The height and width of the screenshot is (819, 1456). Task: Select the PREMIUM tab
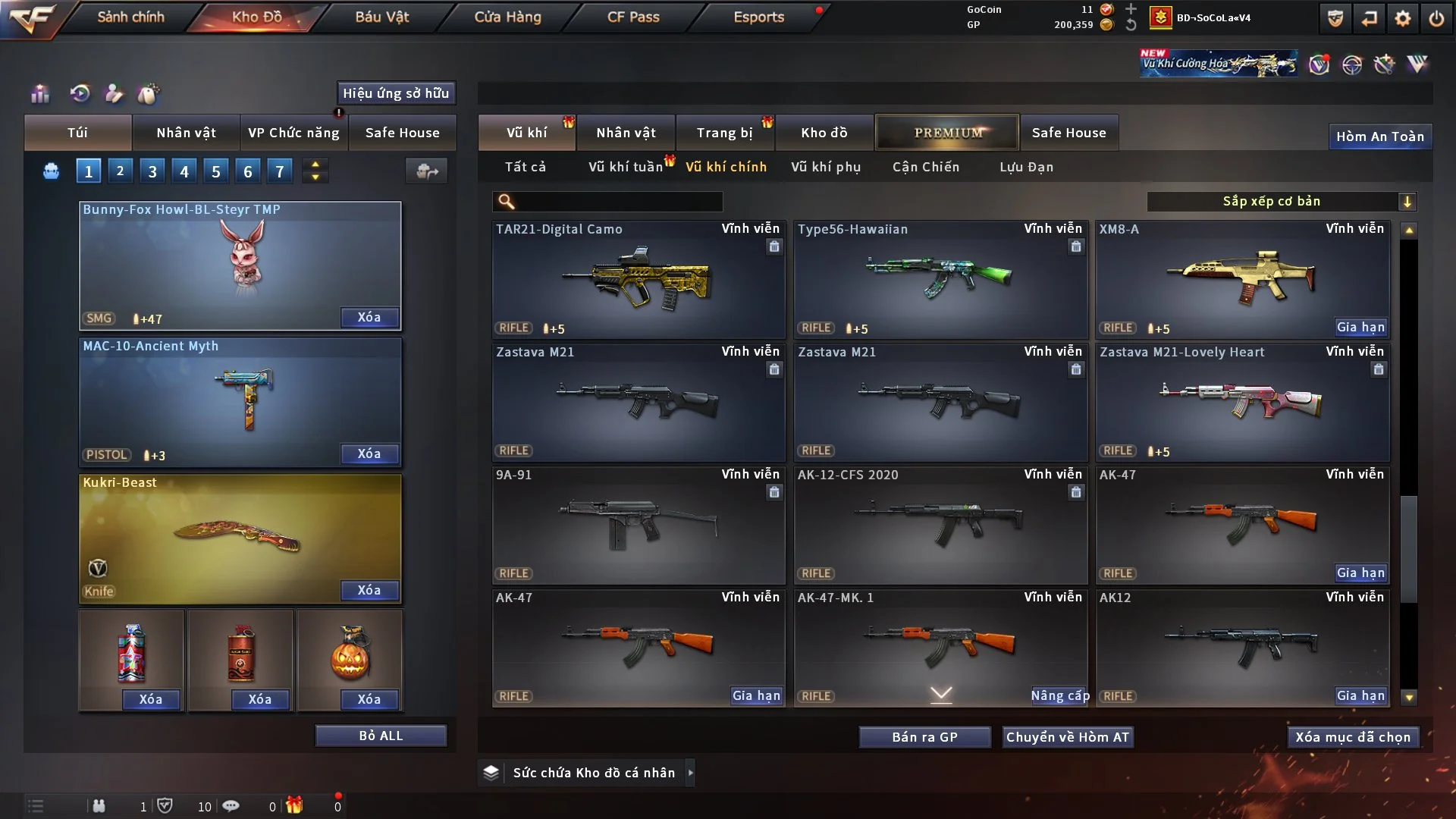[x=947, y=133]
